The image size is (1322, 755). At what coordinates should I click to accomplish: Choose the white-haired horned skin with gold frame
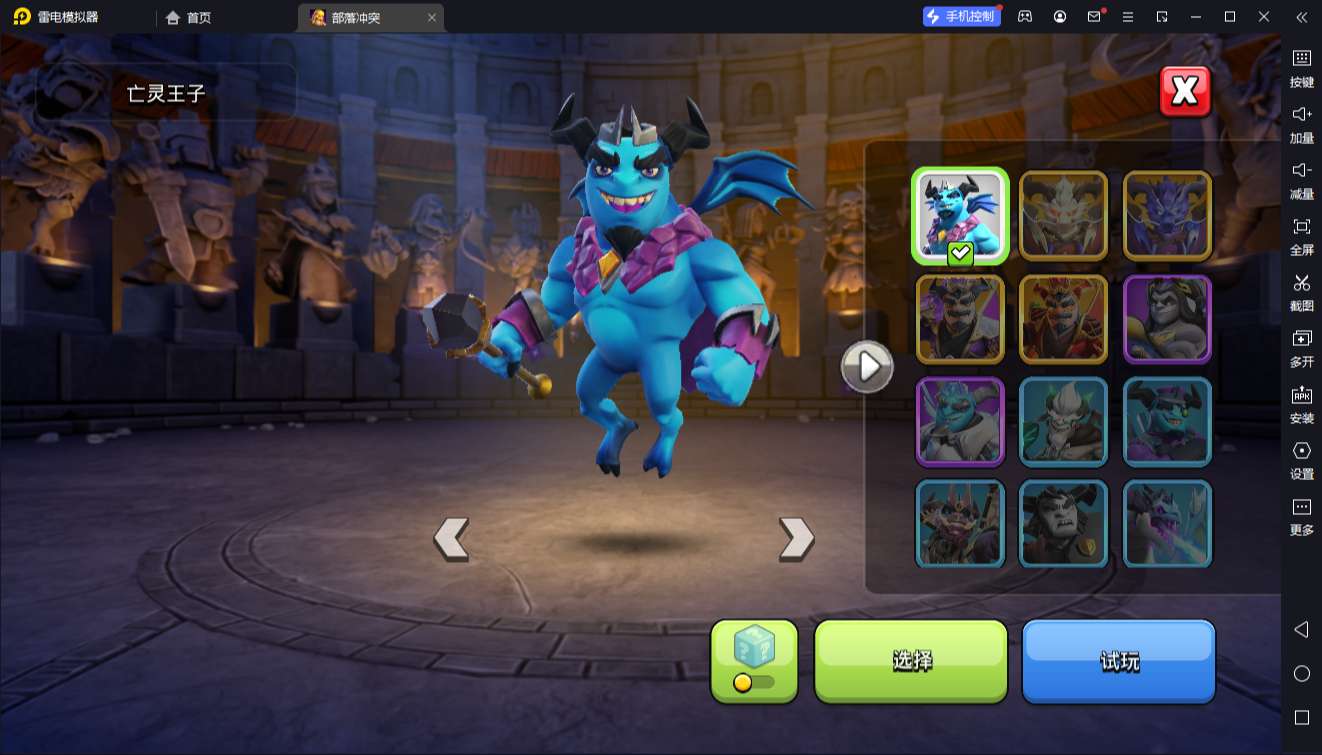point(1063,216)
